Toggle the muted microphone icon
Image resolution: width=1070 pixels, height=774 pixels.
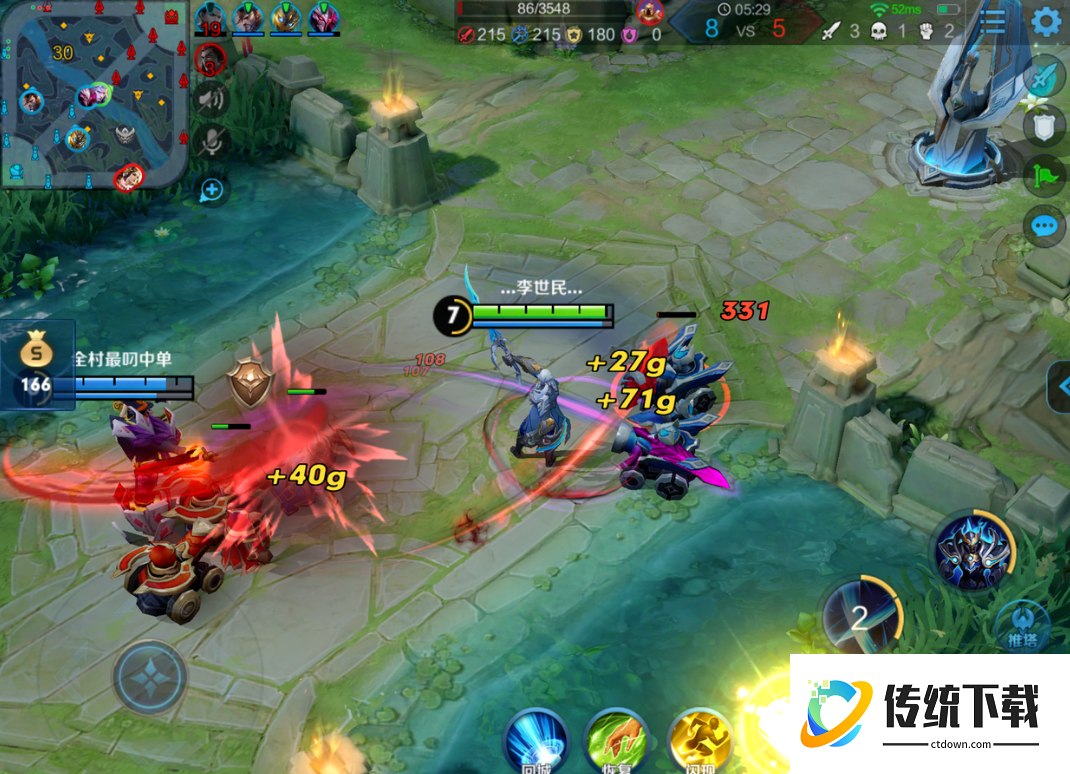[x=211, y=141]
